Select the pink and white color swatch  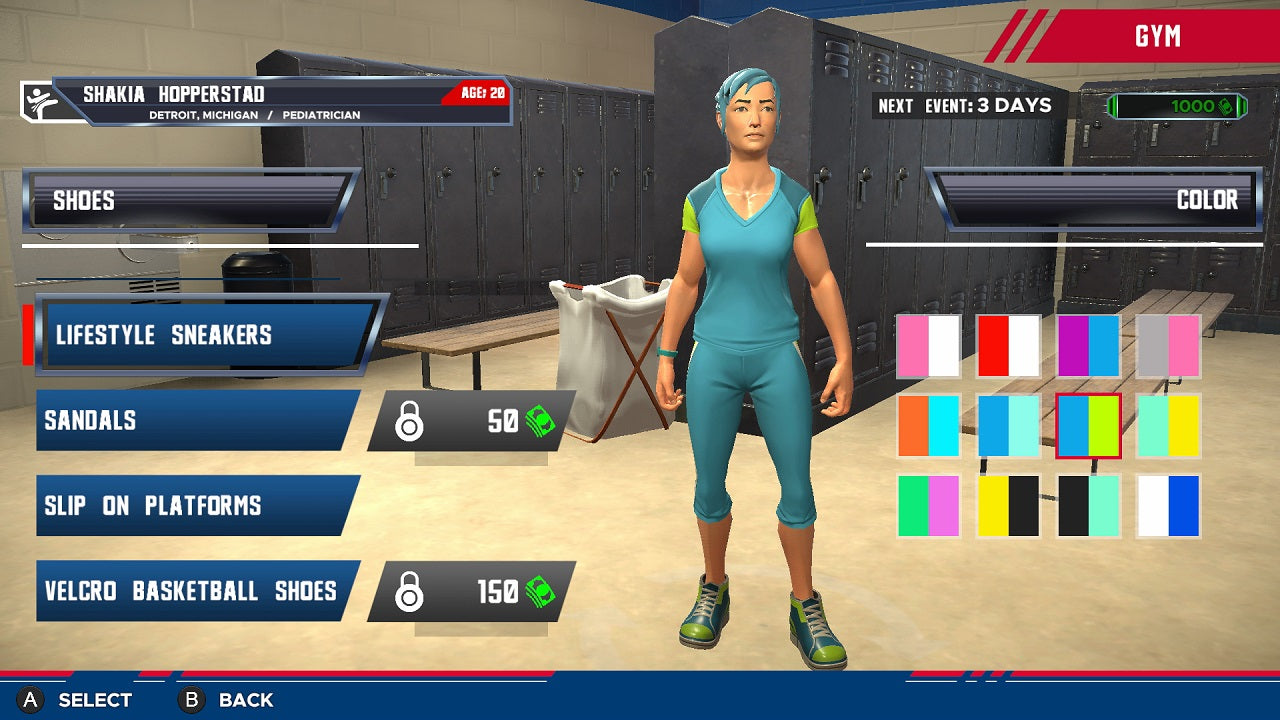coord(928,344)
